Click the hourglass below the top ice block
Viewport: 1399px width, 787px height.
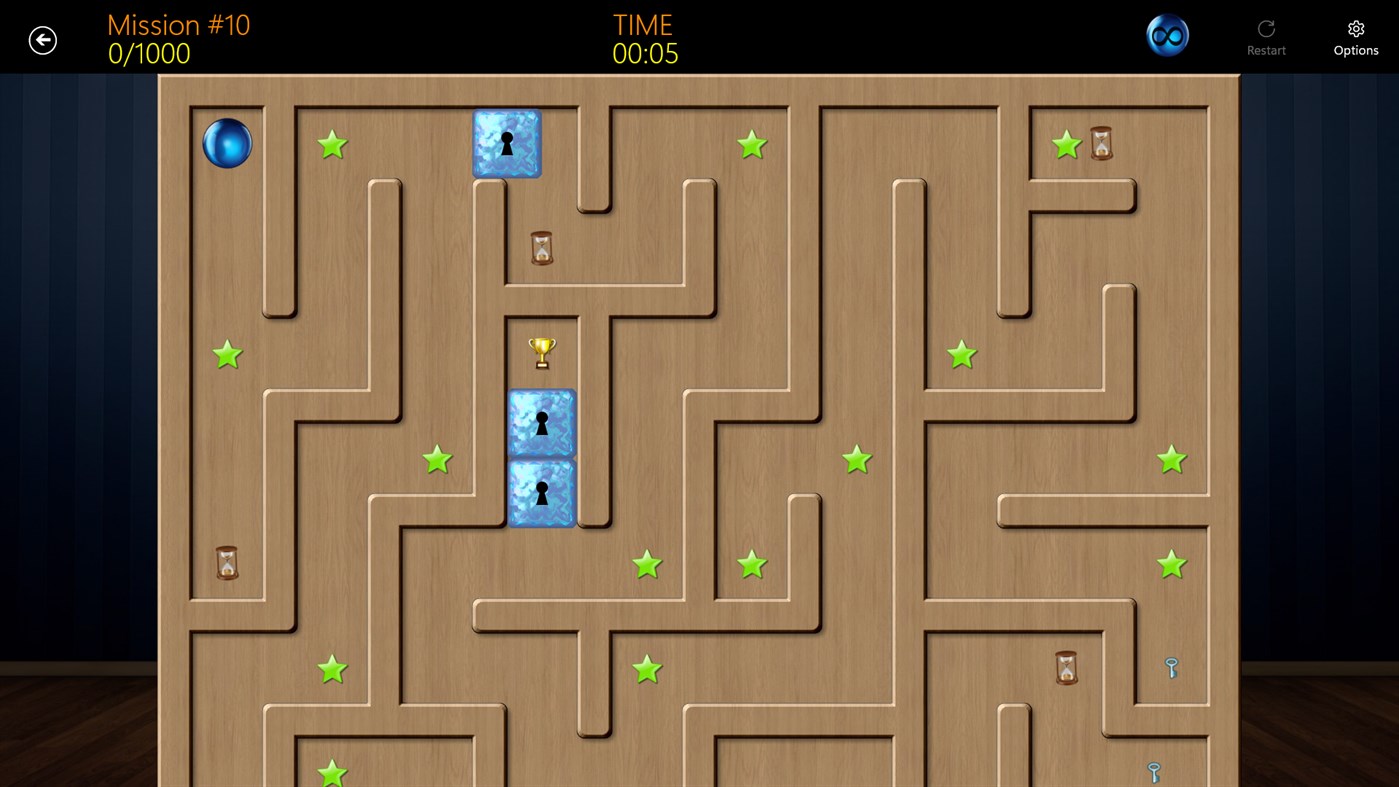point(540,248)
